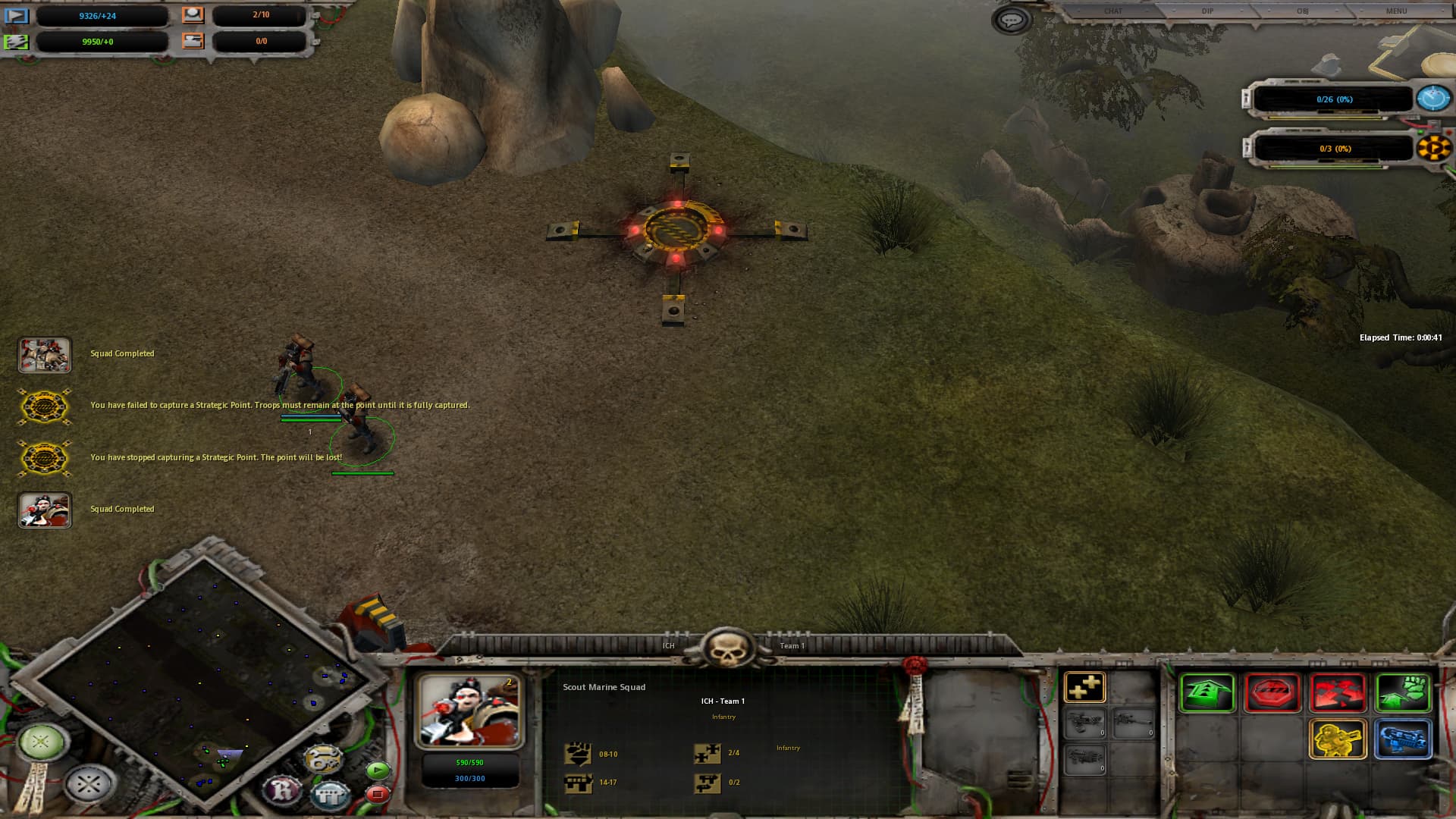The width and height of the screenshot is (1456, 819).
Task: Reinforce squad with gold plus icon
Action: coord(1084,688)
